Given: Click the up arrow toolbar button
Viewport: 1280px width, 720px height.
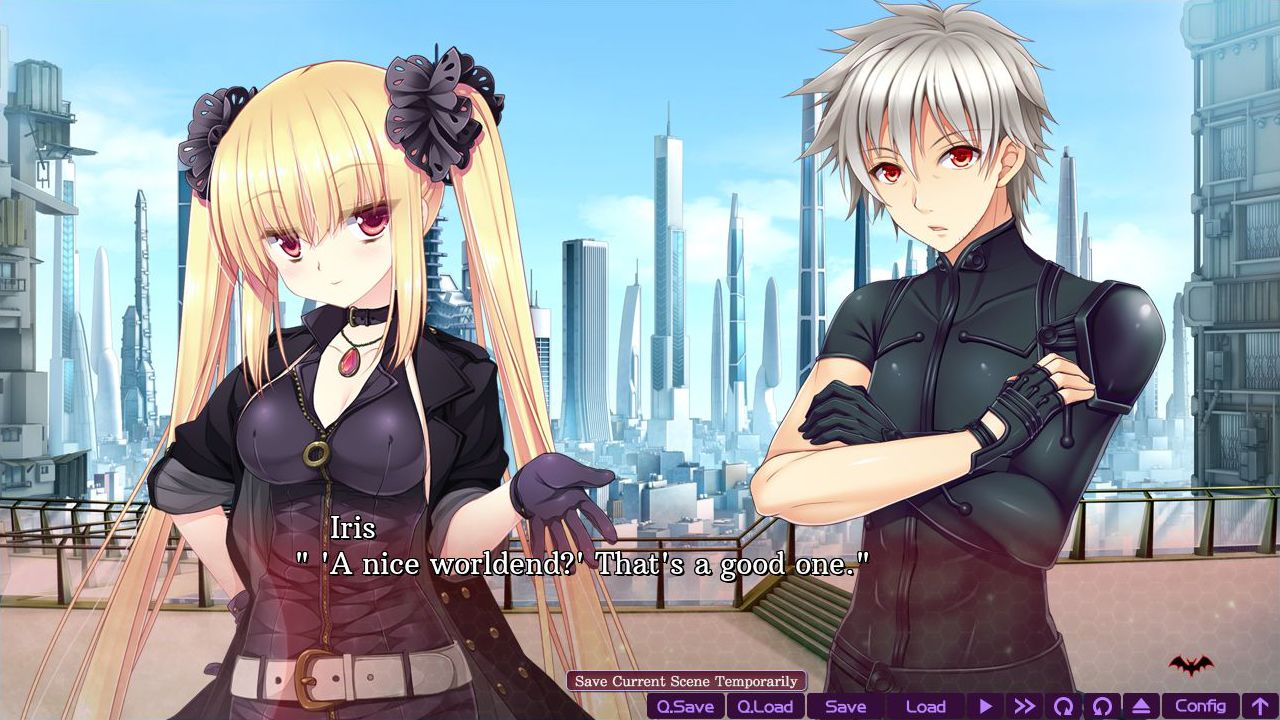Looking at the screenshot, I should [1259, 706].
